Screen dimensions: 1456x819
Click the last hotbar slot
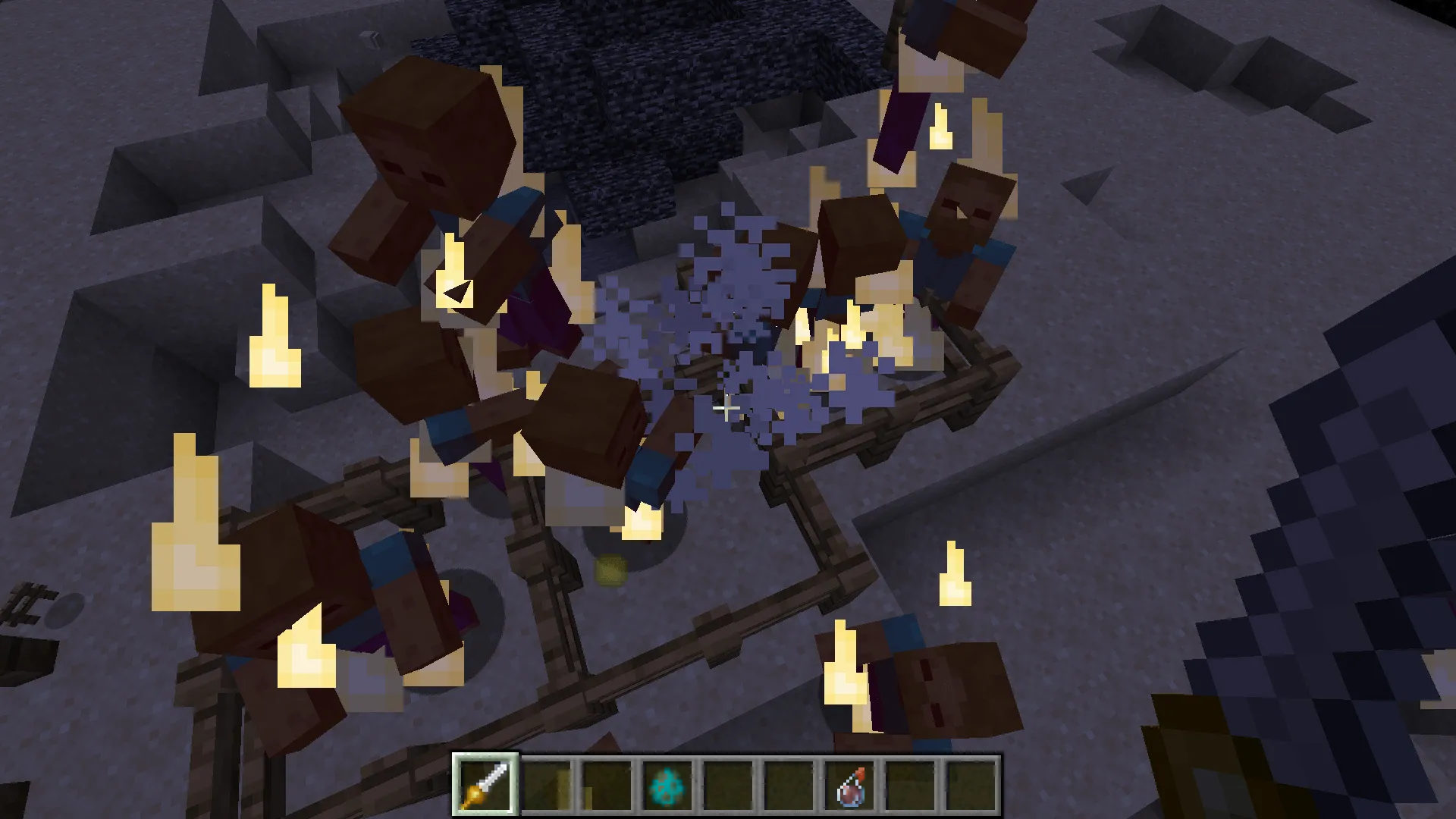(971, 785)
